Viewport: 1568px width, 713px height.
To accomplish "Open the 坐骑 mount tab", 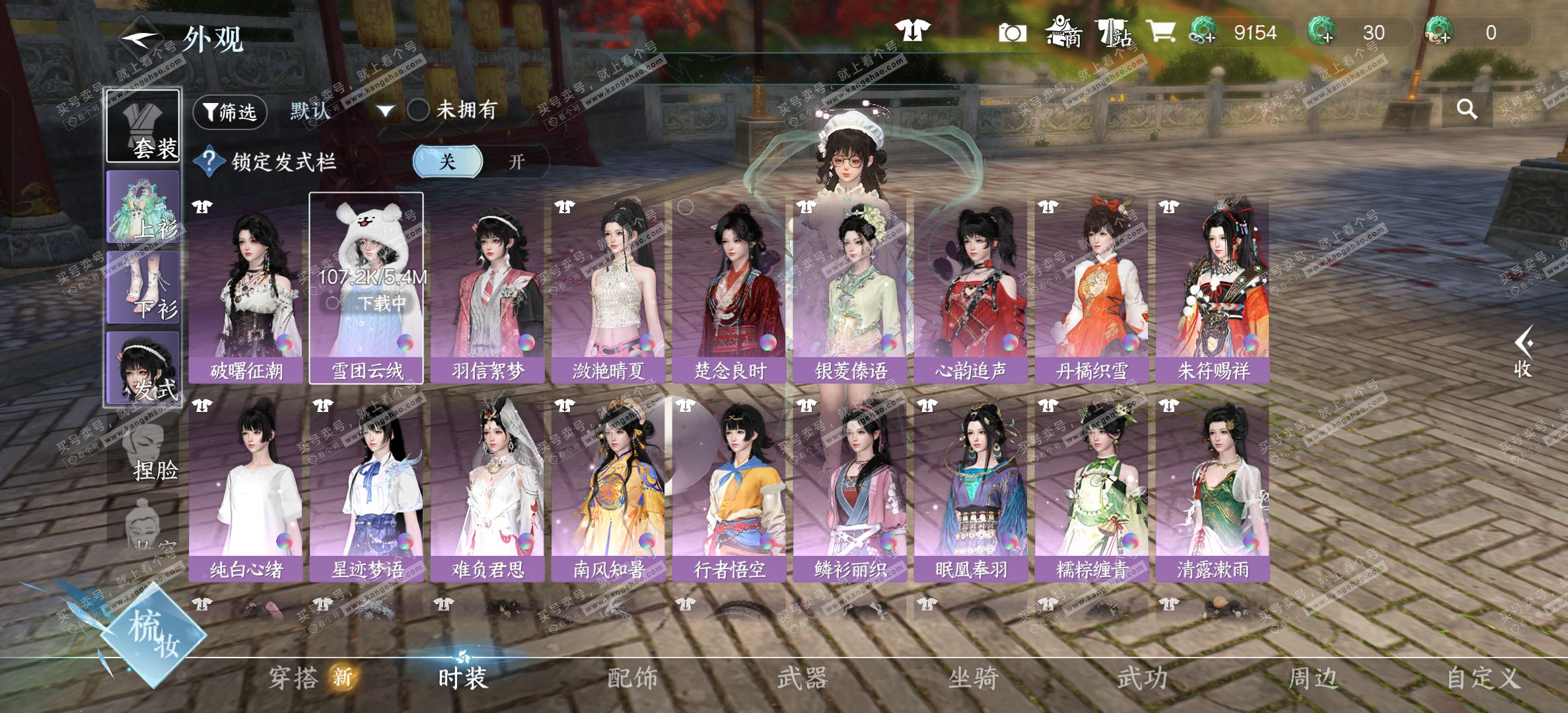I will 972,678.
